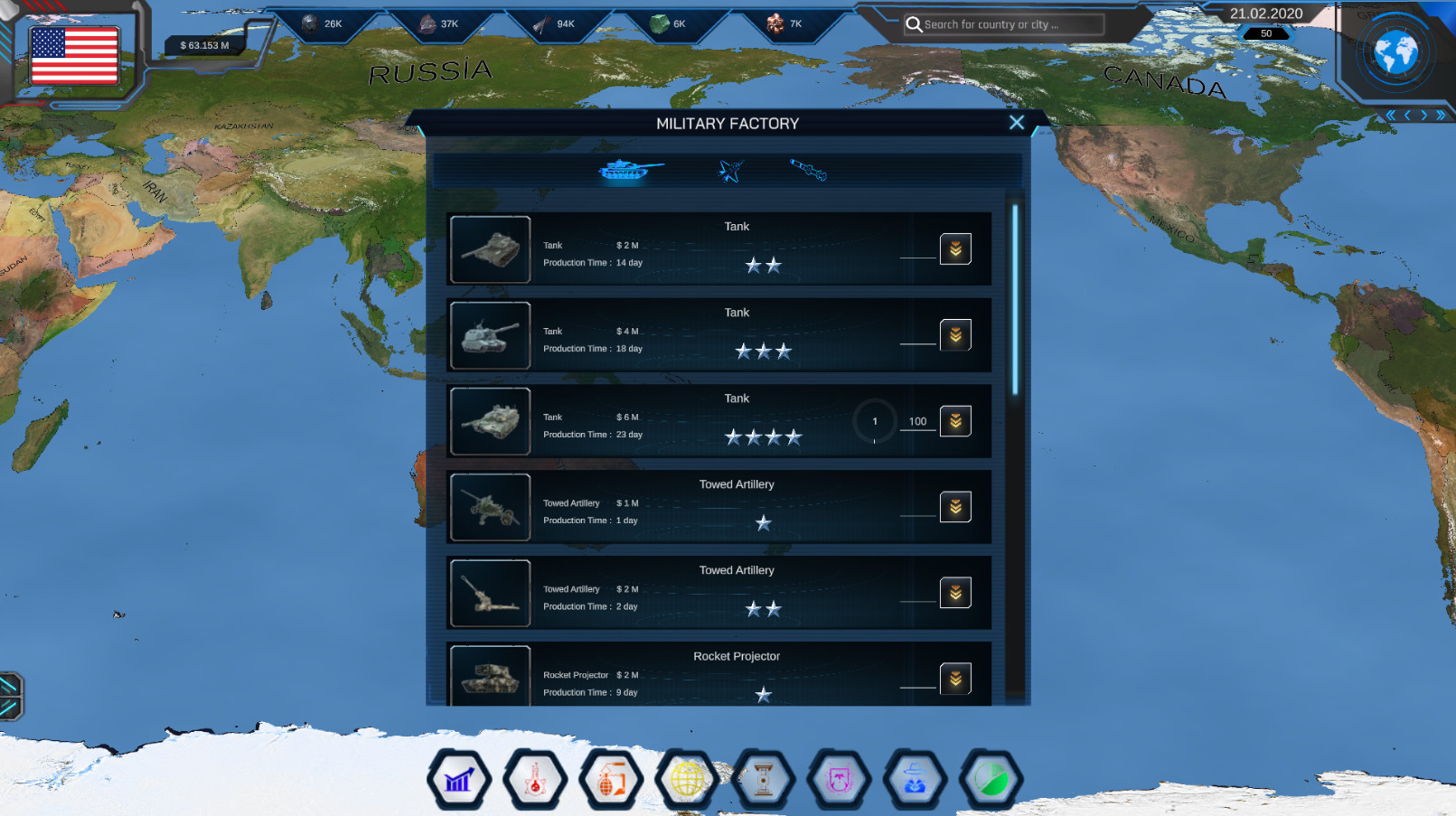Open the blue spy hat intelligence menu
This screenshot has height=816, width=1456.
click(x=915, y=779)
